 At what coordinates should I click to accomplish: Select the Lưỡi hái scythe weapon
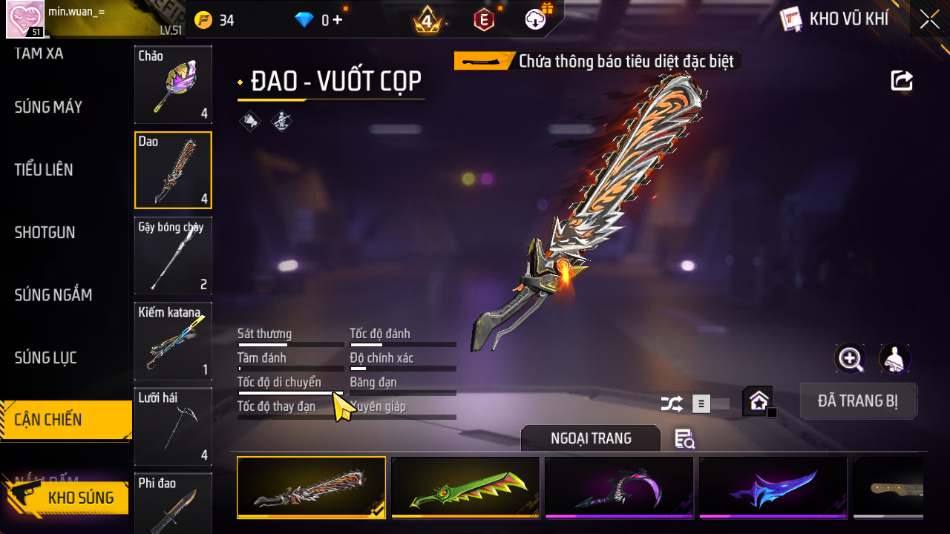point(173,427)
